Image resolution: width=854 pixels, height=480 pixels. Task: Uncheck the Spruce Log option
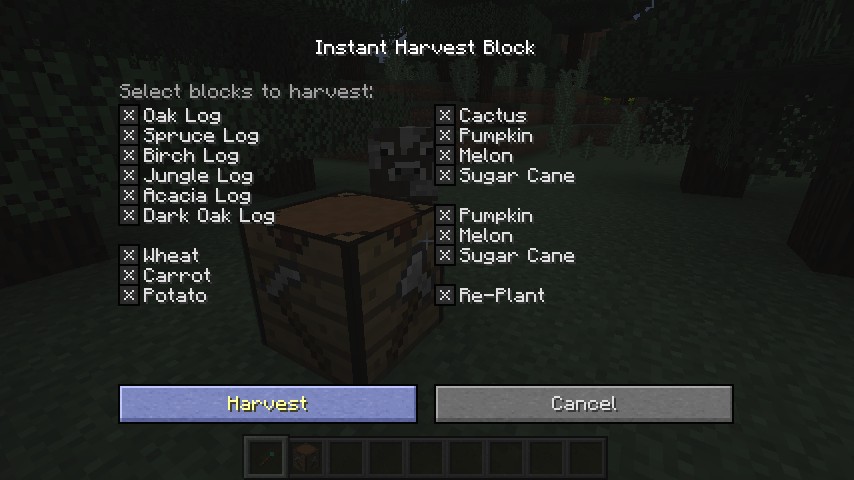point(129,136)
